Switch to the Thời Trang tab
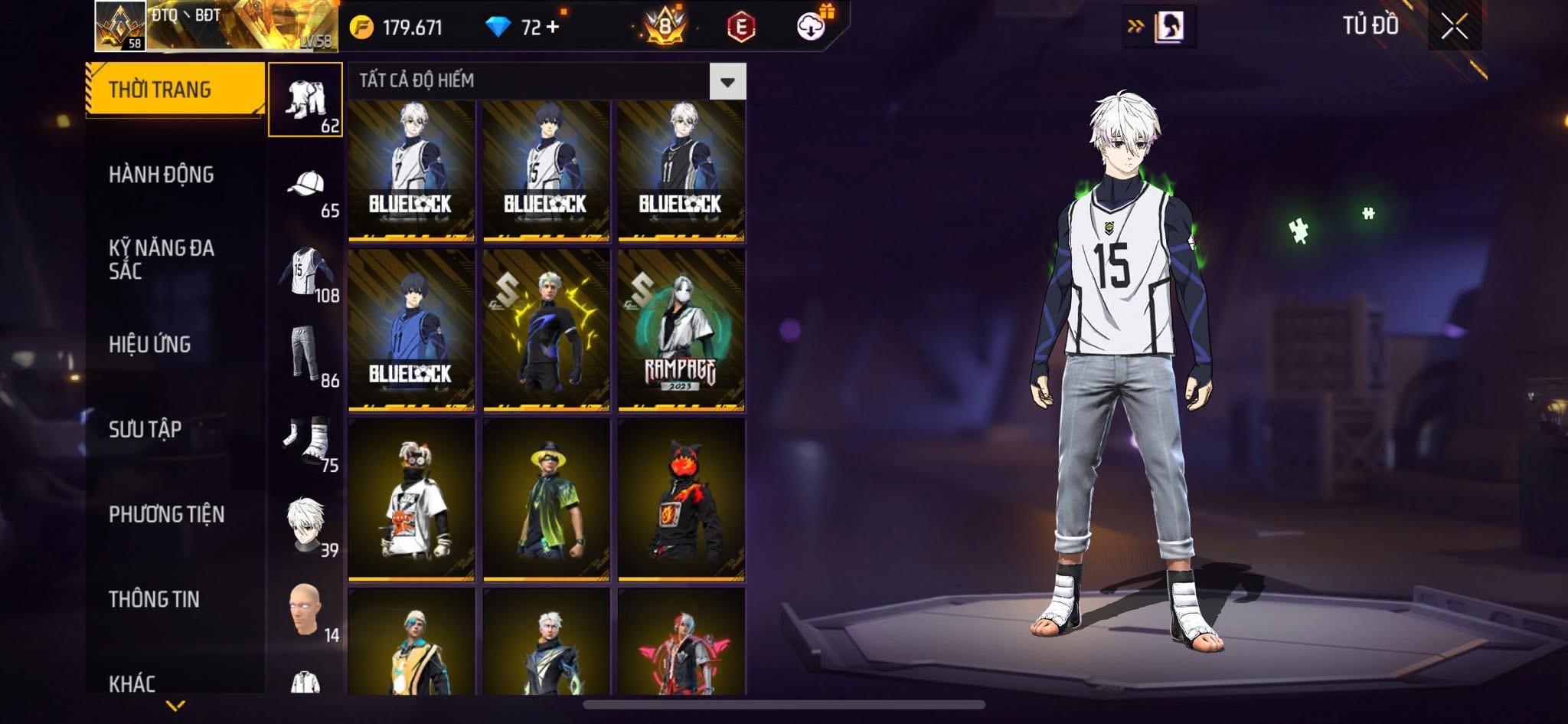The width and height of the screenshot is (1568, 724). (175, 90)
